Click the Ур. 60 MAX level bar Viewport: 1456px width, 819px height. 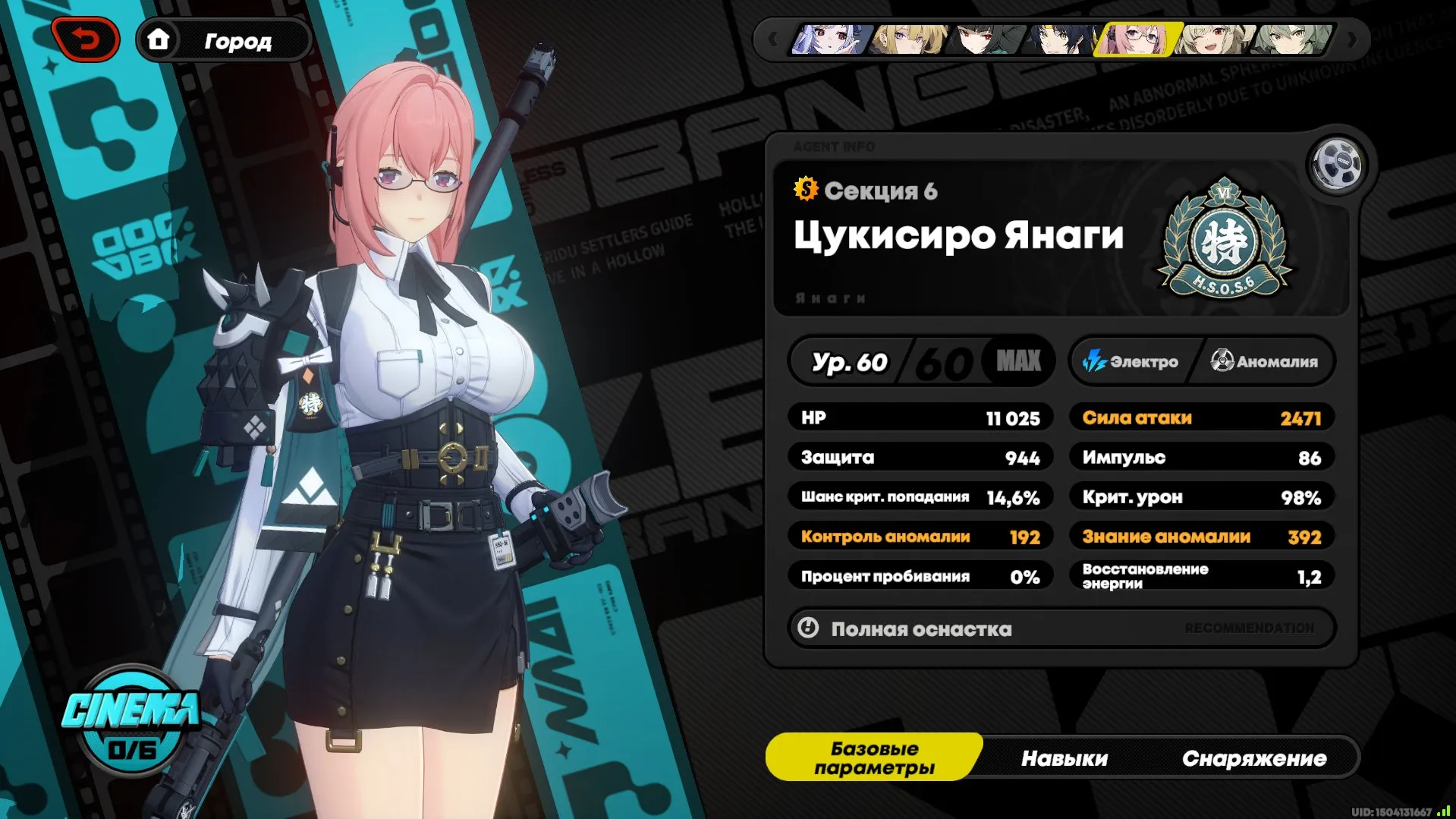click(x=921, y=362)
